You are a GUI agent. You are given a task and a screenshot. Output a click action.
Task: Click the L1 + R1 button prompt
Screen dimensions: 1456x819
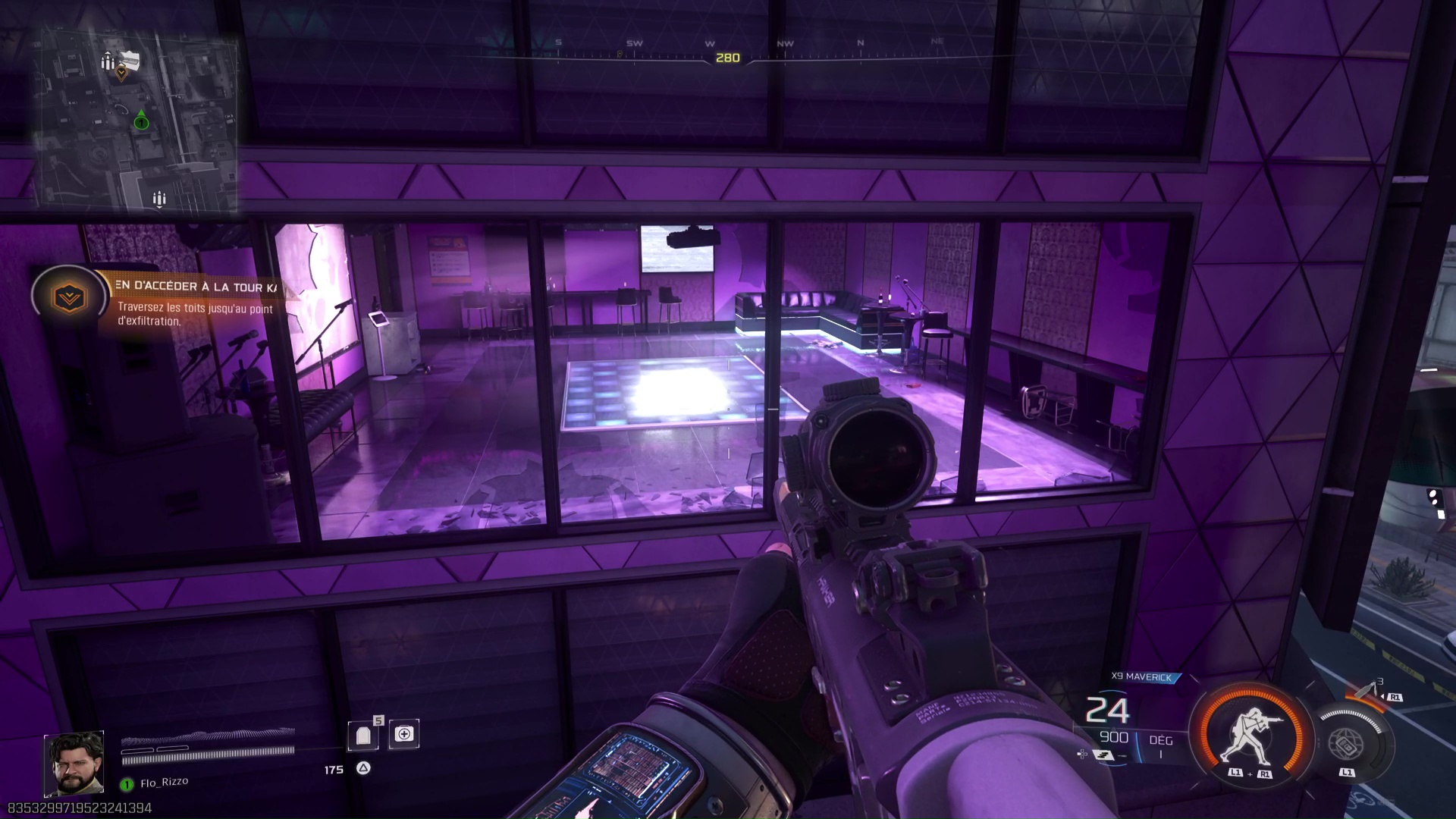(x=1250, y=773)
